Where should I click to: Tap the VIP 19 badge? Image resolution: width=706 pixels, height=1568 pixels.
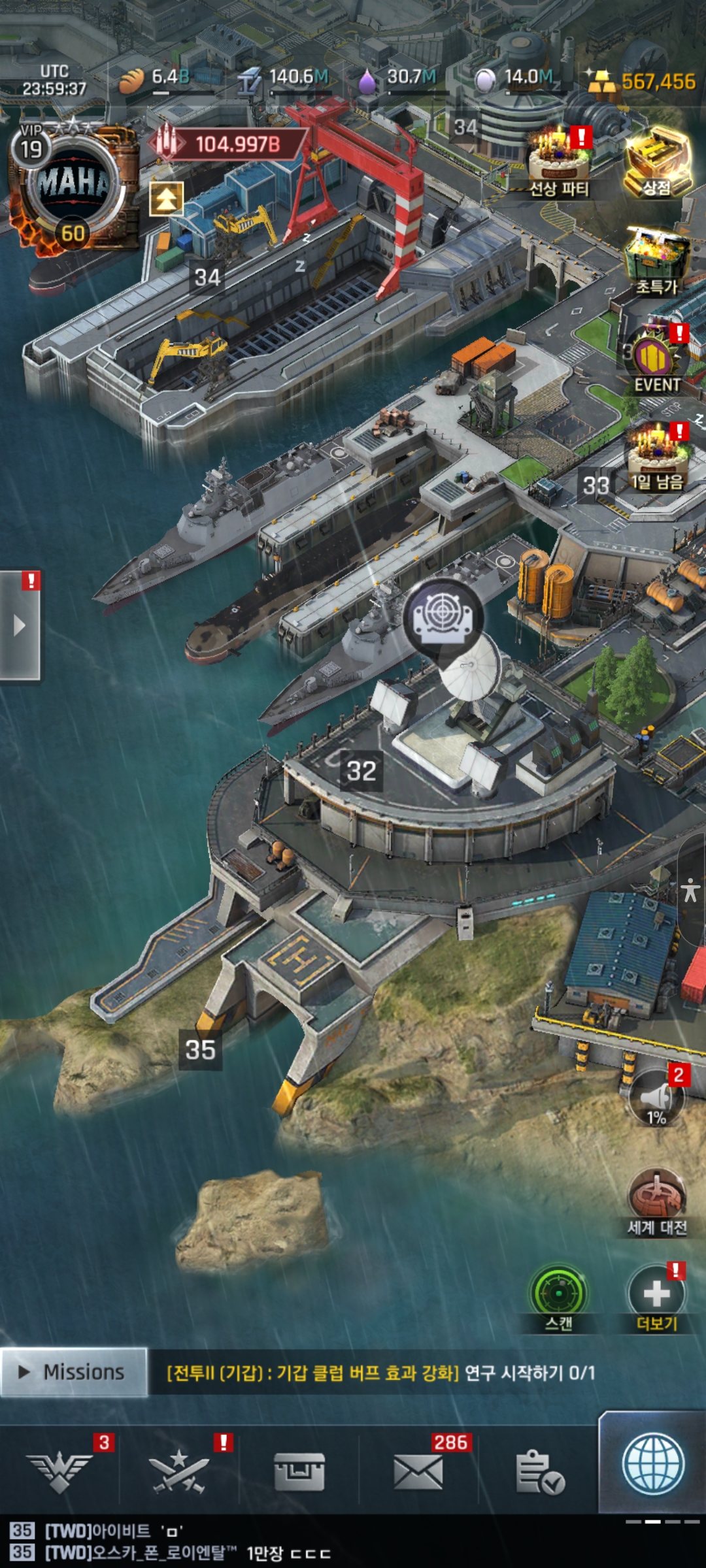click(31, 148)
